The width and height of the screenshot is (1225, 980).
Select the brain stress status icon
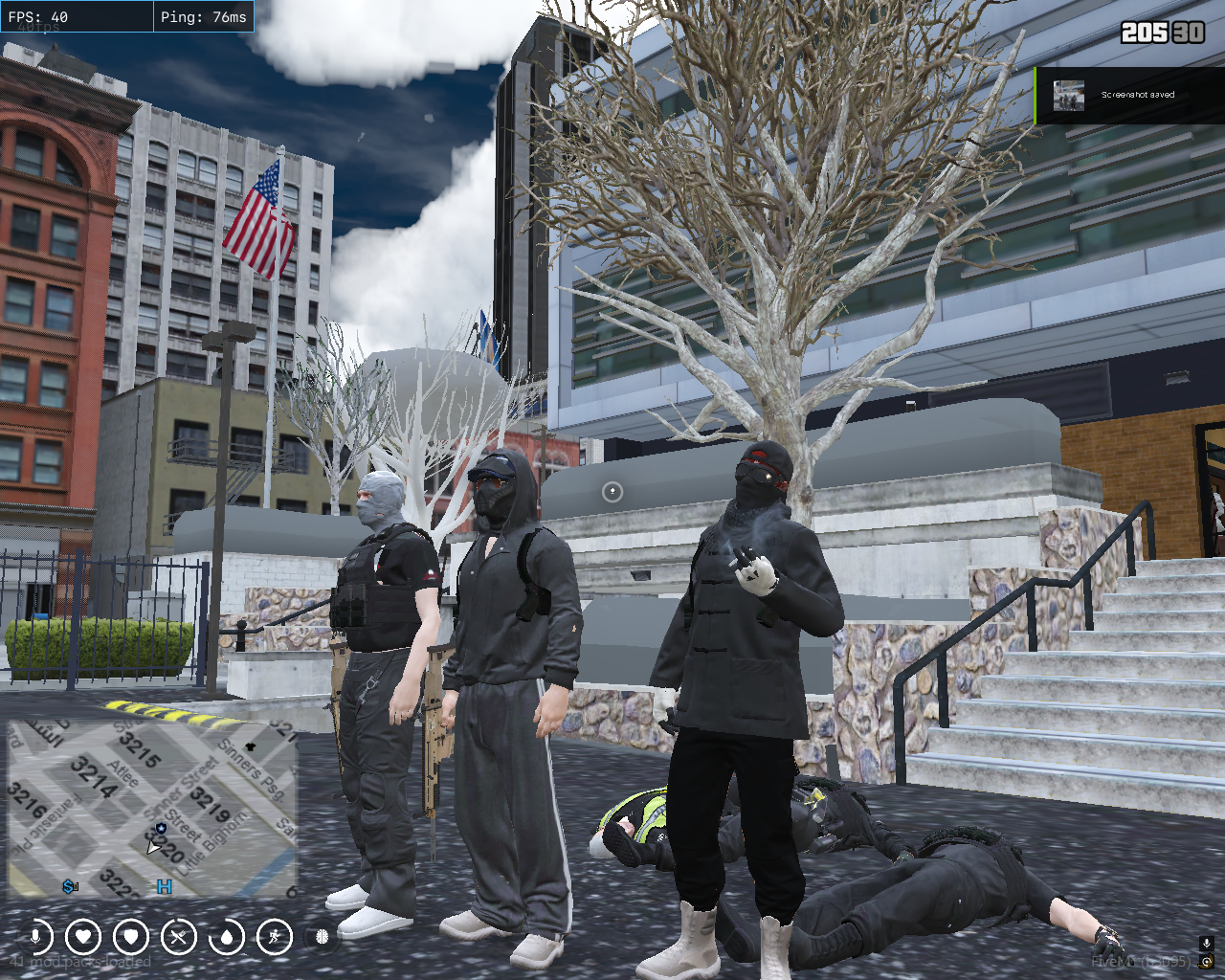coord(323,937)
